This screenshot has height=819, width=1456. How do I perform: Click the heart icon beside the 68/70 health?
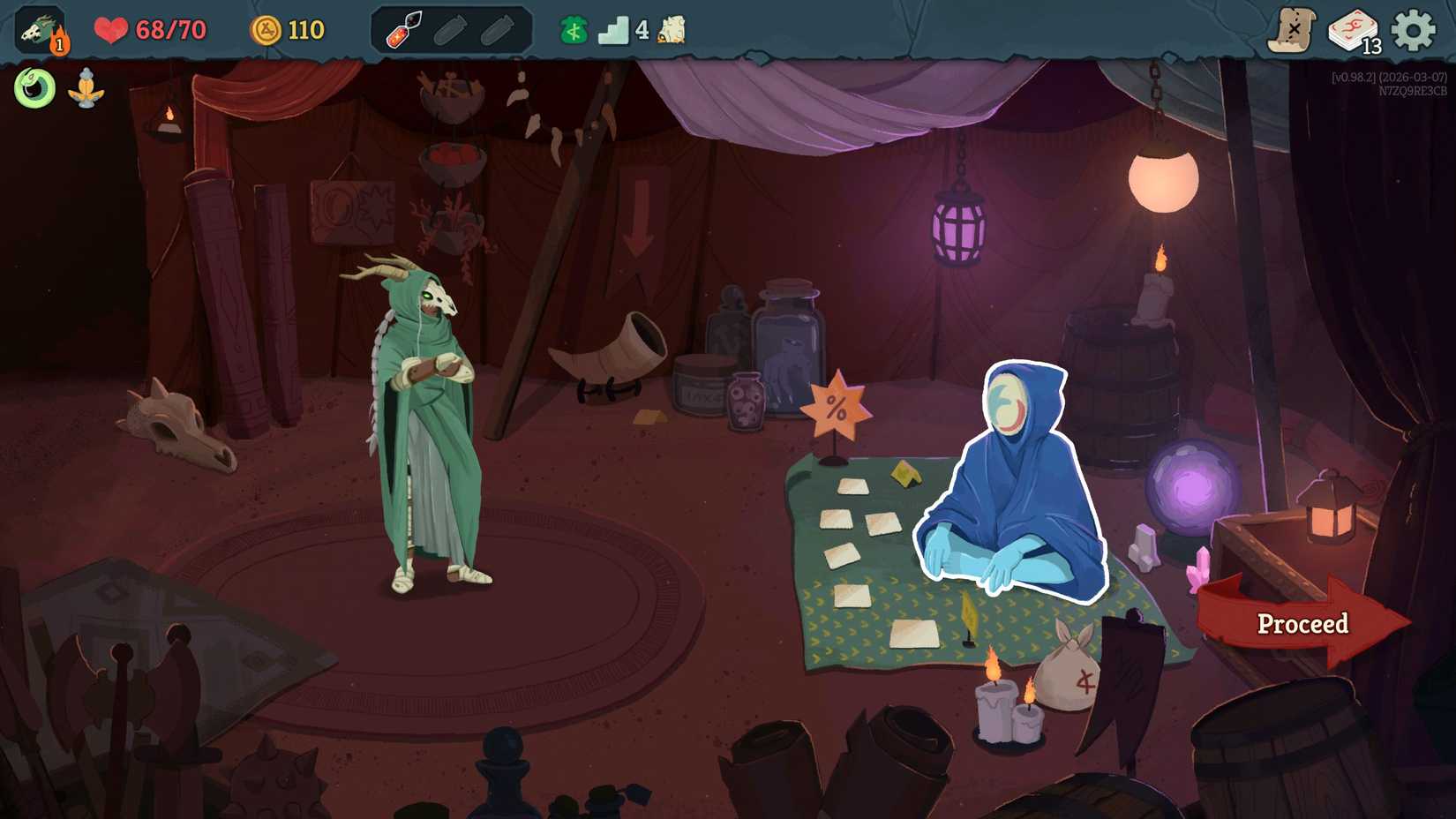point(113,27)
